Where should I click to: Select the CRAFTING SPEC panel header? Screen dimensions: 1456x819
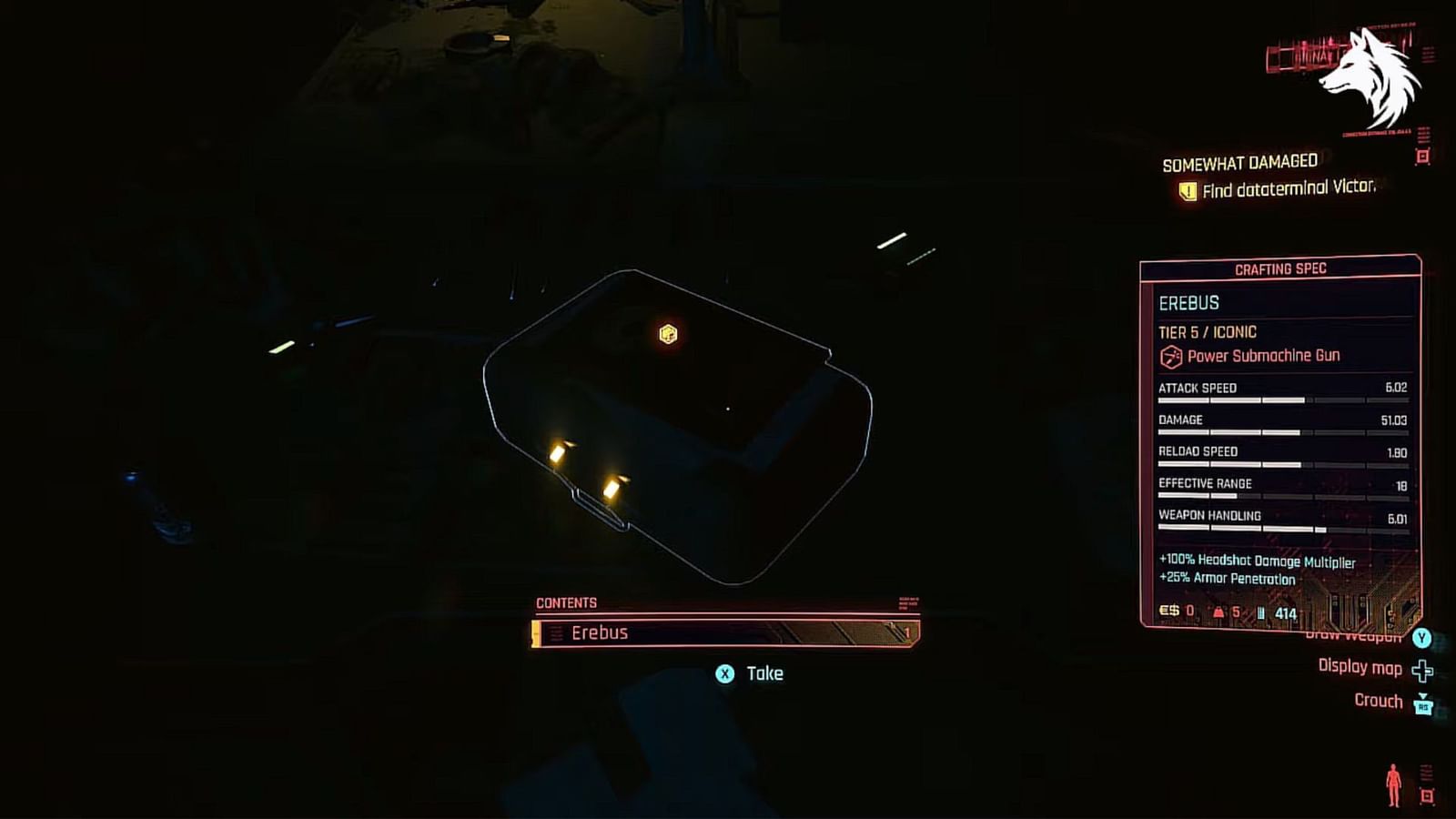pyautogui.click(x=1282, y=268)
